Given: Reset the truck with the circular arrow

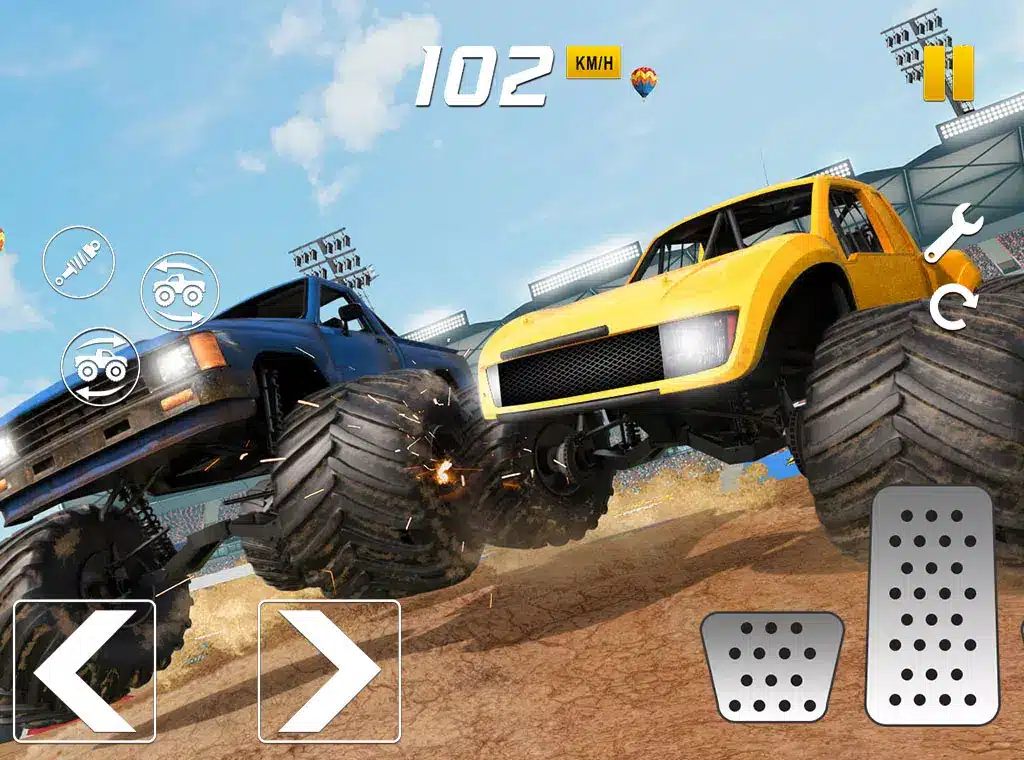Looking at the screenshot, I should (x=951, y=309).
